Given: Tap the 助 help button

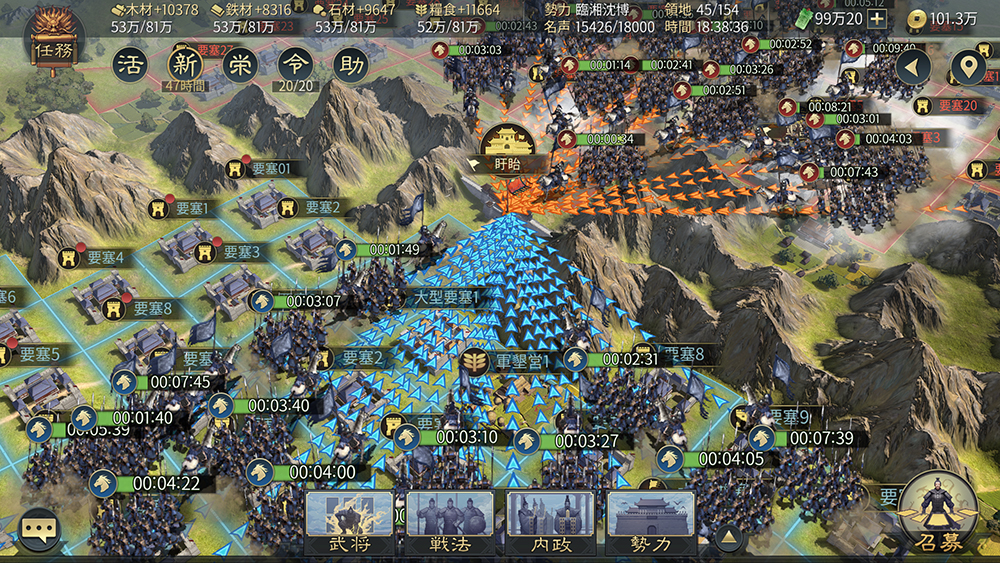Looking at the screenshot, I should [x=349, y=65].
